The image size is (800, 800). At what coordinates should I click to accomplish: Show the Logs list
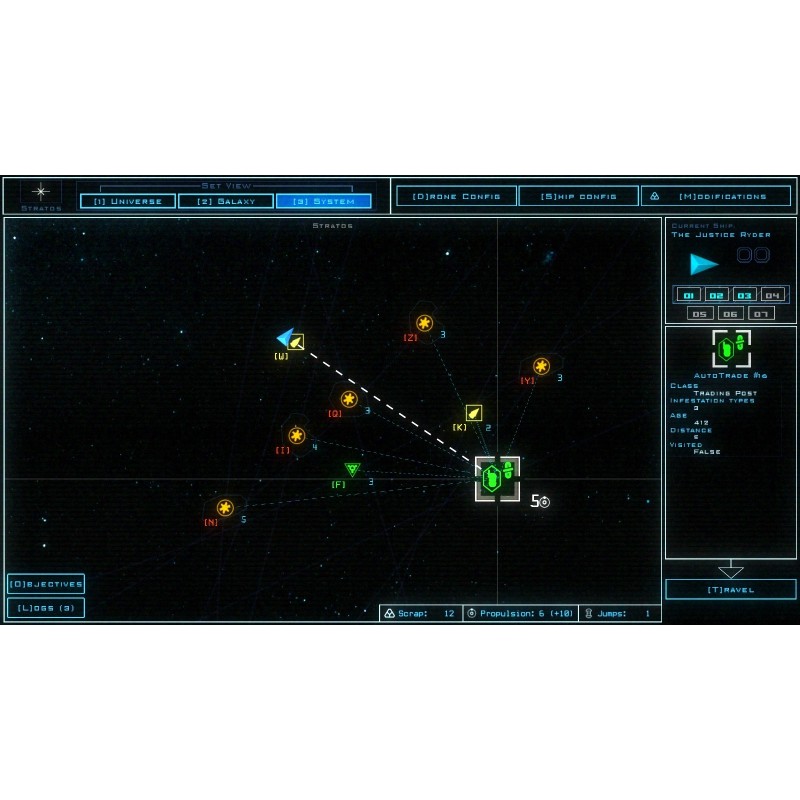coord(46,607)
